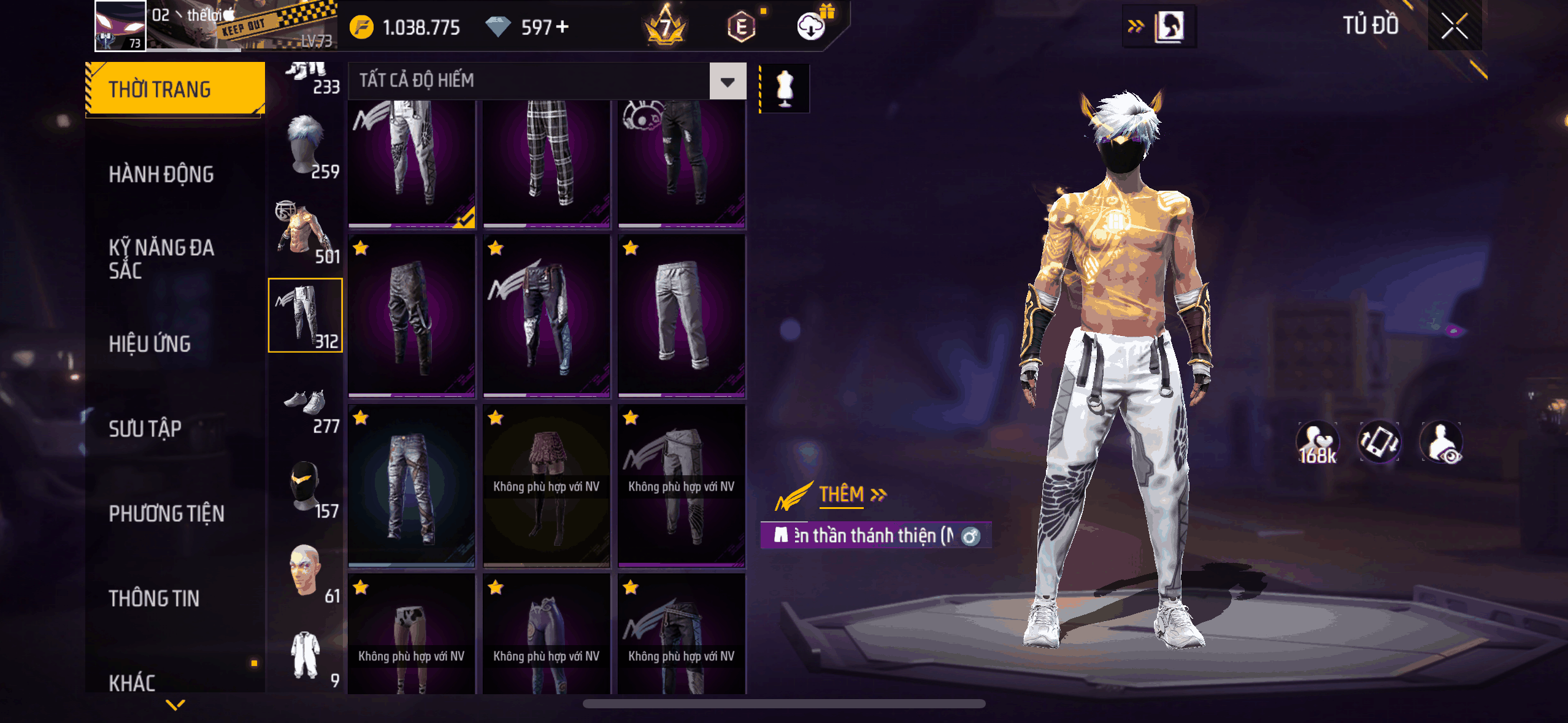Choose the plaid checkered pants item
Screen dimensions: 1568x723
(547, 163)
